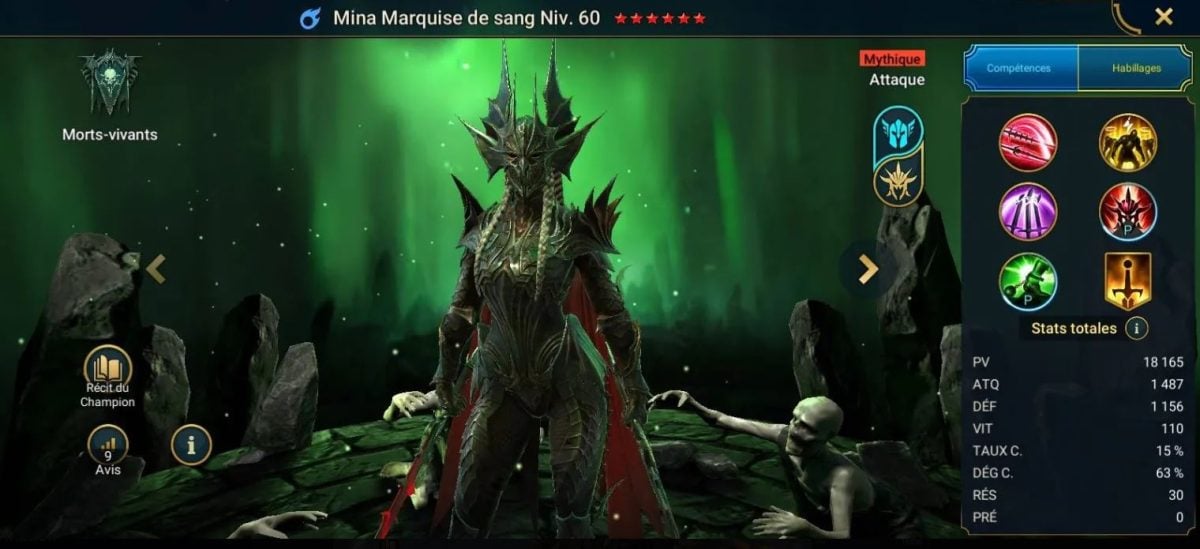Click the golden curved back arrow

pyautogui.click(x=1126, y=18)
